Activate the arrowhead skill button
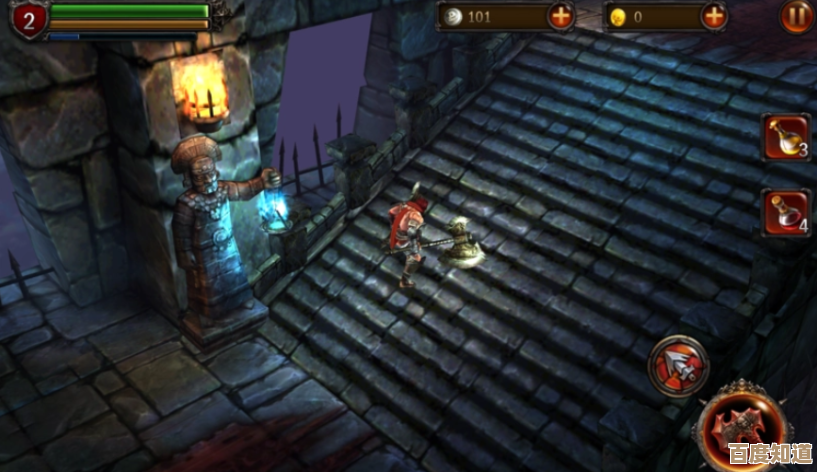This screenshot has height=472, width=817. click(x=678, y=366)
